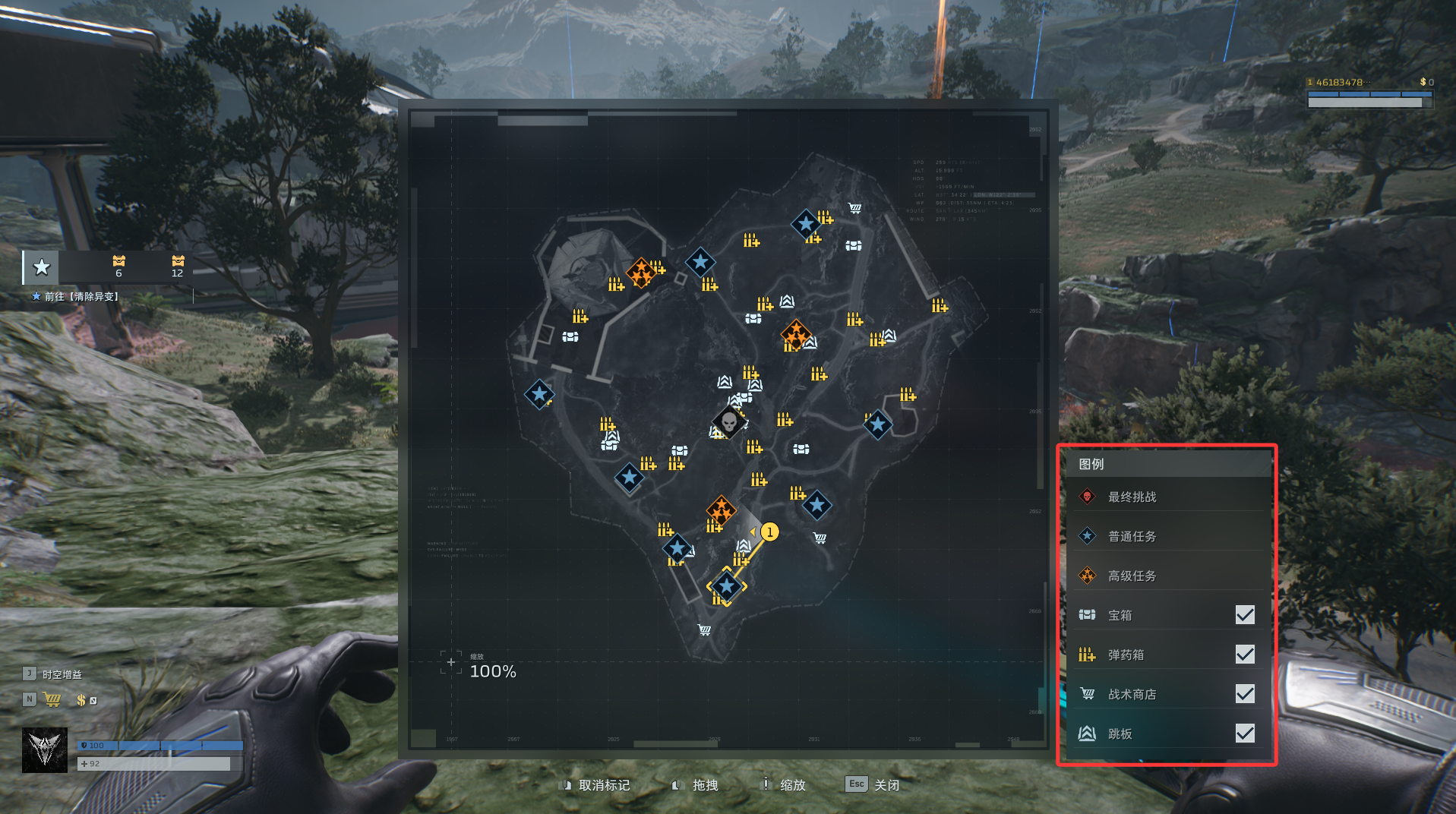
Task: Select the skull final challenge map marker
Action: click(729, 421)
